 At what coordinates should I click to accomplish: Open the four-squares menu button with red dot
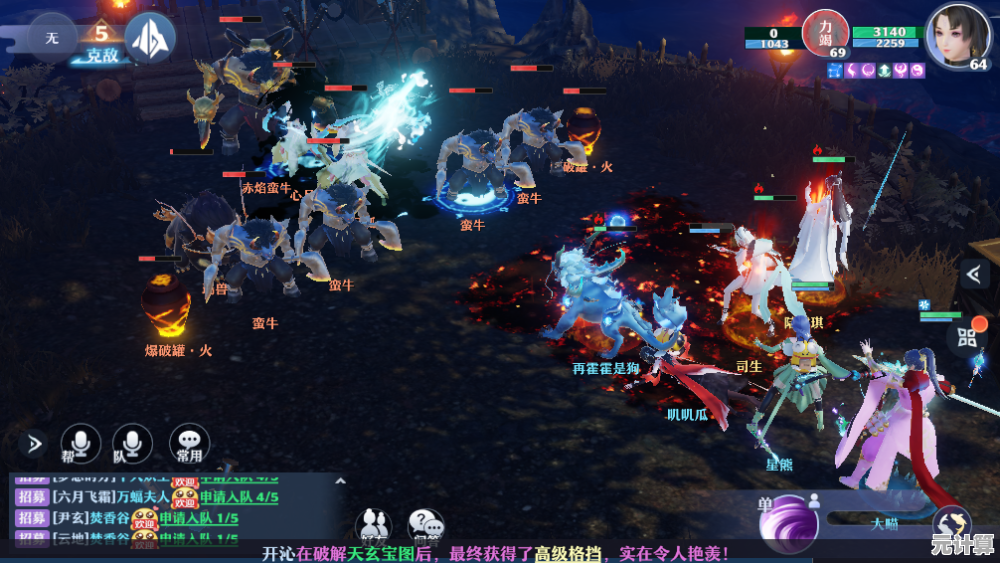pyautogui.click(x=967, y=337)
